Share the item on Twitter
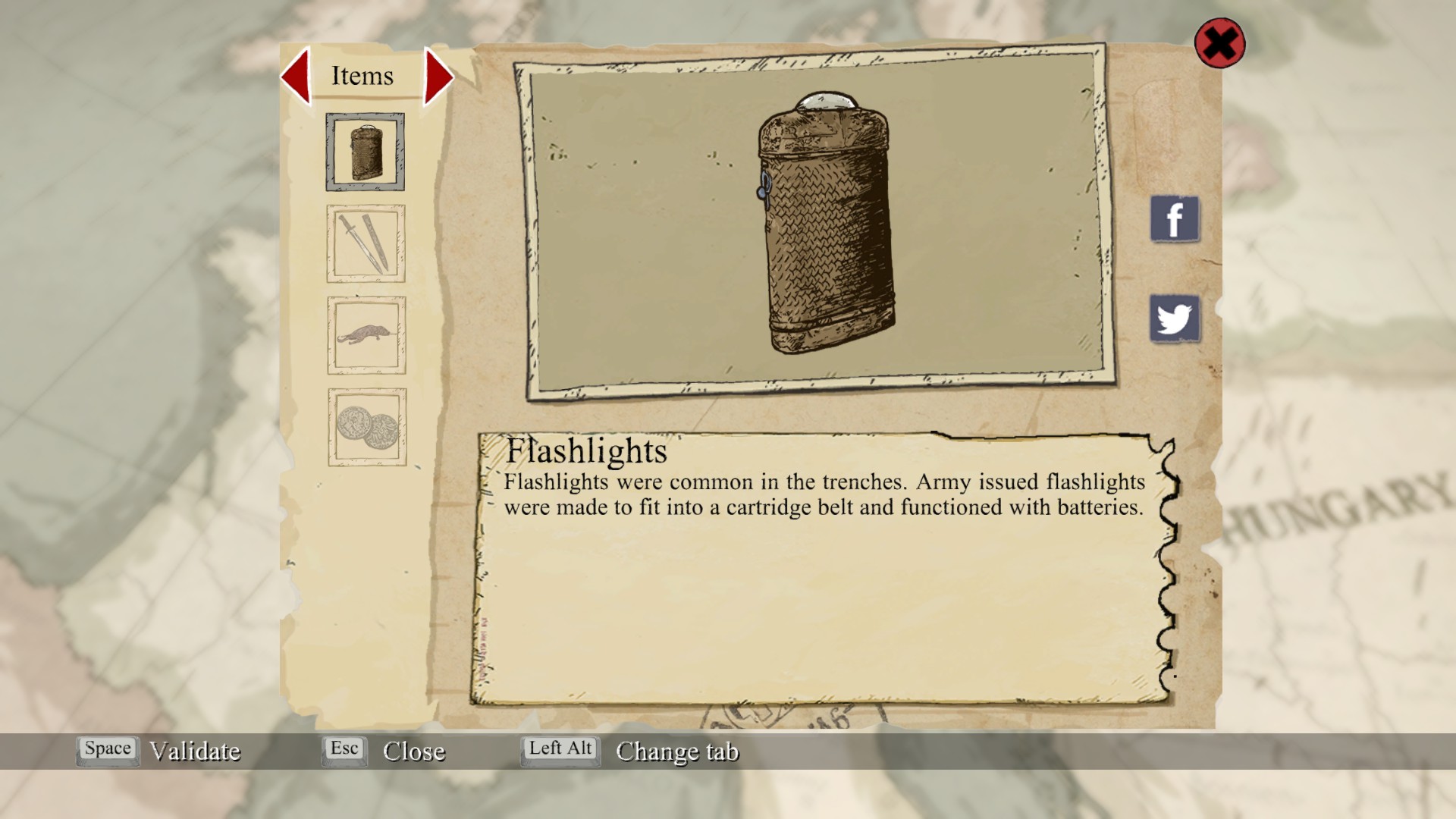1456x819 pixels. [1174, 318]
